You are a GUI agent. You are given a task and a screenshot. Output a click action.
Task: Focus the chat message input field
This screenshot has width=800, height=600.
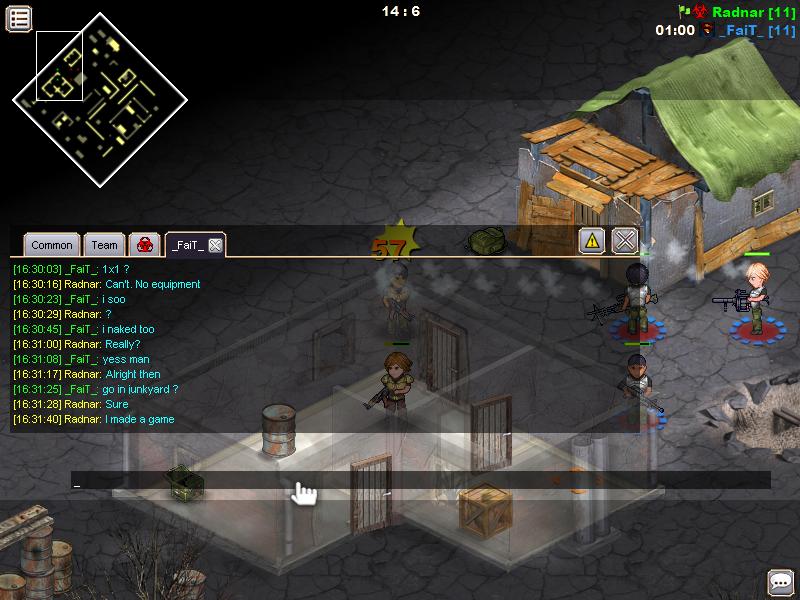pyautogui.click(x=420, y=481)
